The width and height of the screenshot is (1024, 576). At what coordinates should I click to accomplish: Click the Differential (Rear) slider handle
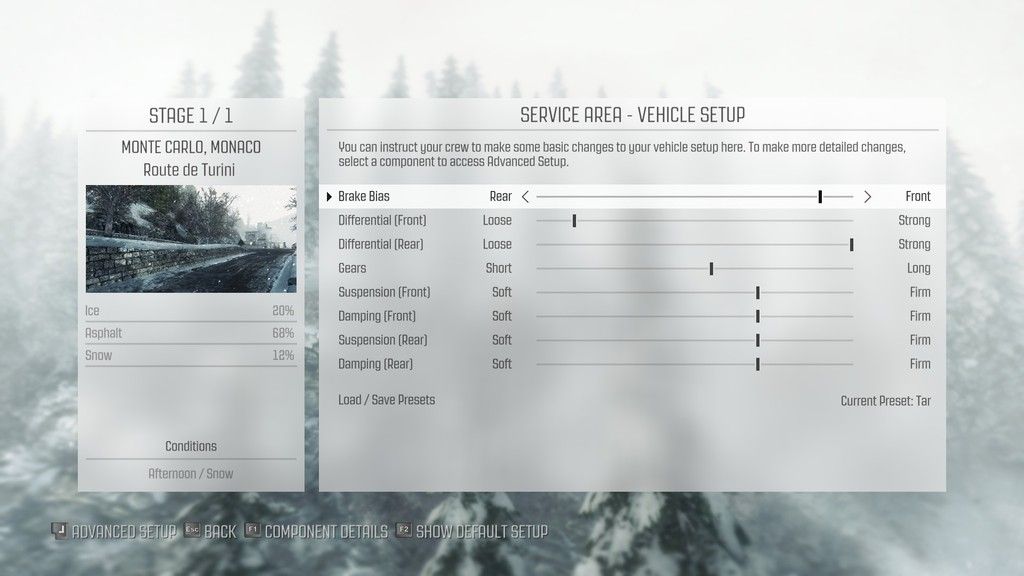(x=851, y=244)
